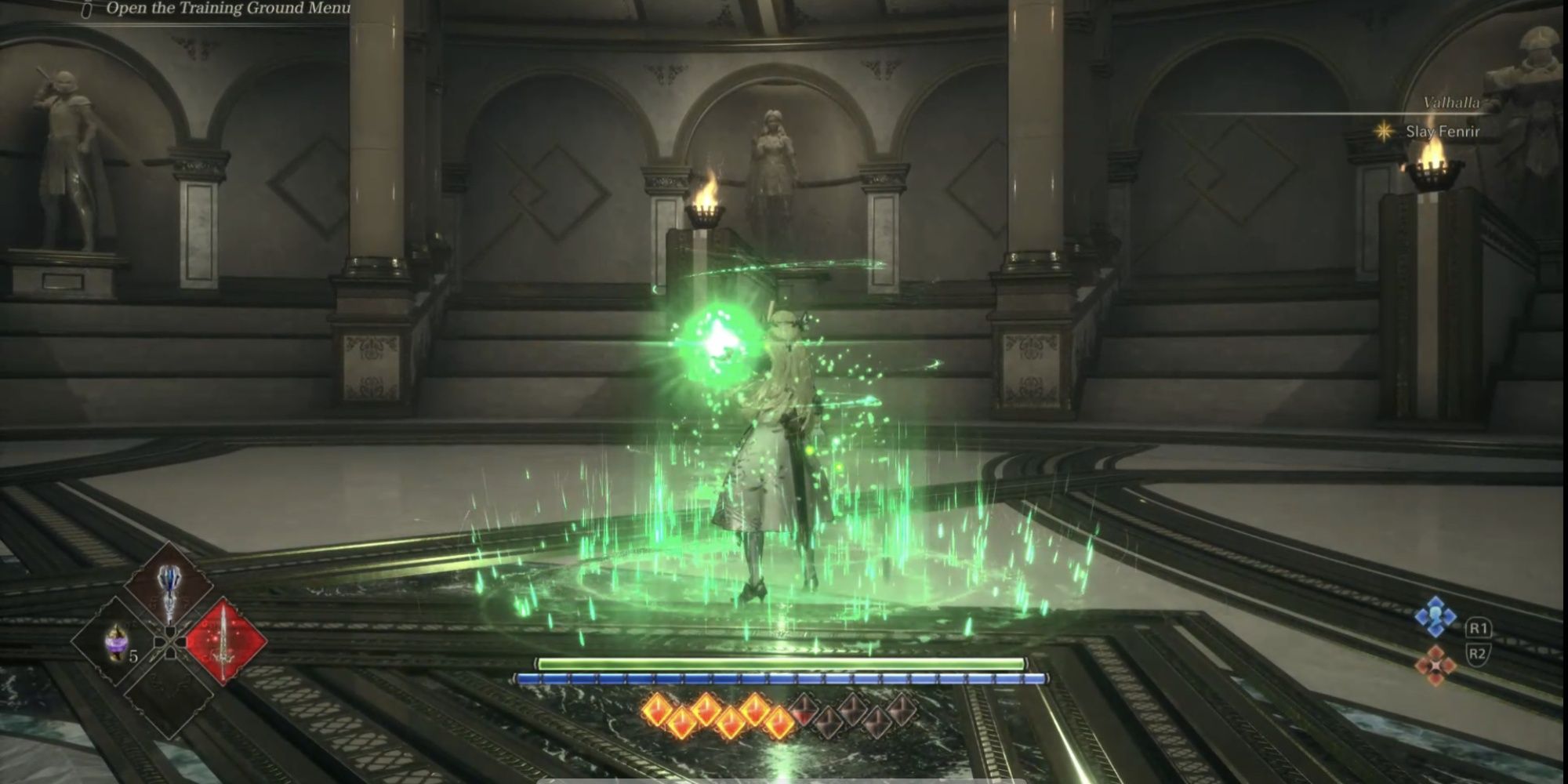1568x784 pixels.
Task: Click the Slay Fenrir objective text
Action: (x=1443, y=132)
